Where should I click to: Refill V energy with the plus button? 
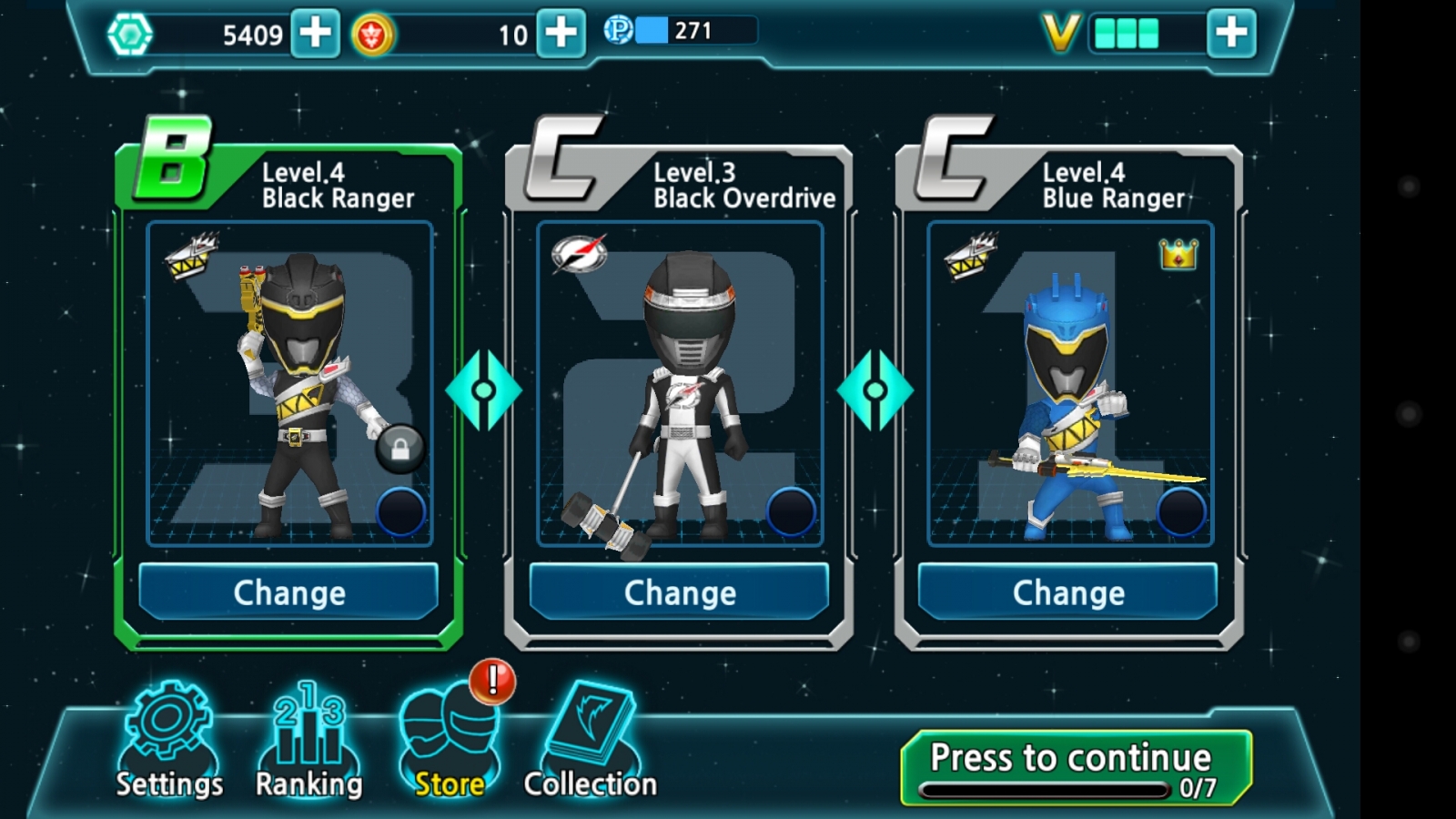coord(1231,34)
